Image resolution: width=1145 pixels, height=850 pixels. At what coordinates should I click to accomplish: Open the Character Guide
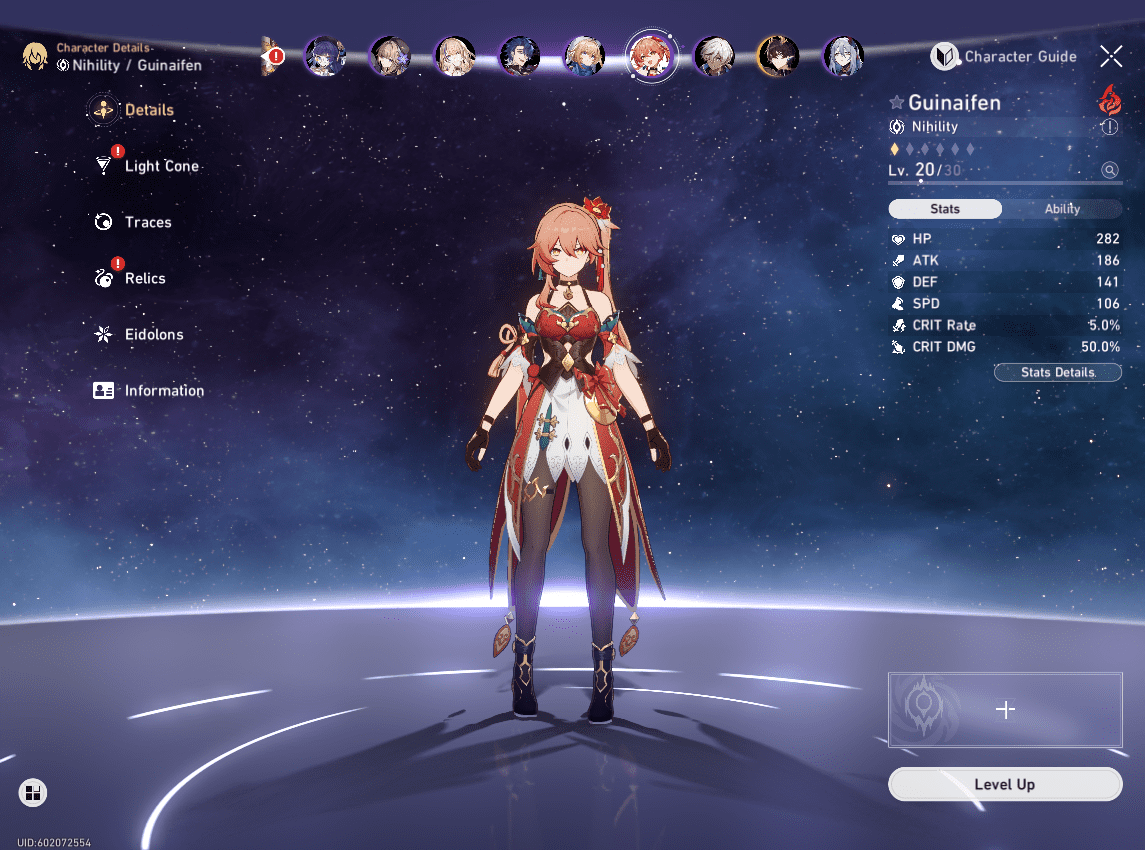(x=1004, y=57)
